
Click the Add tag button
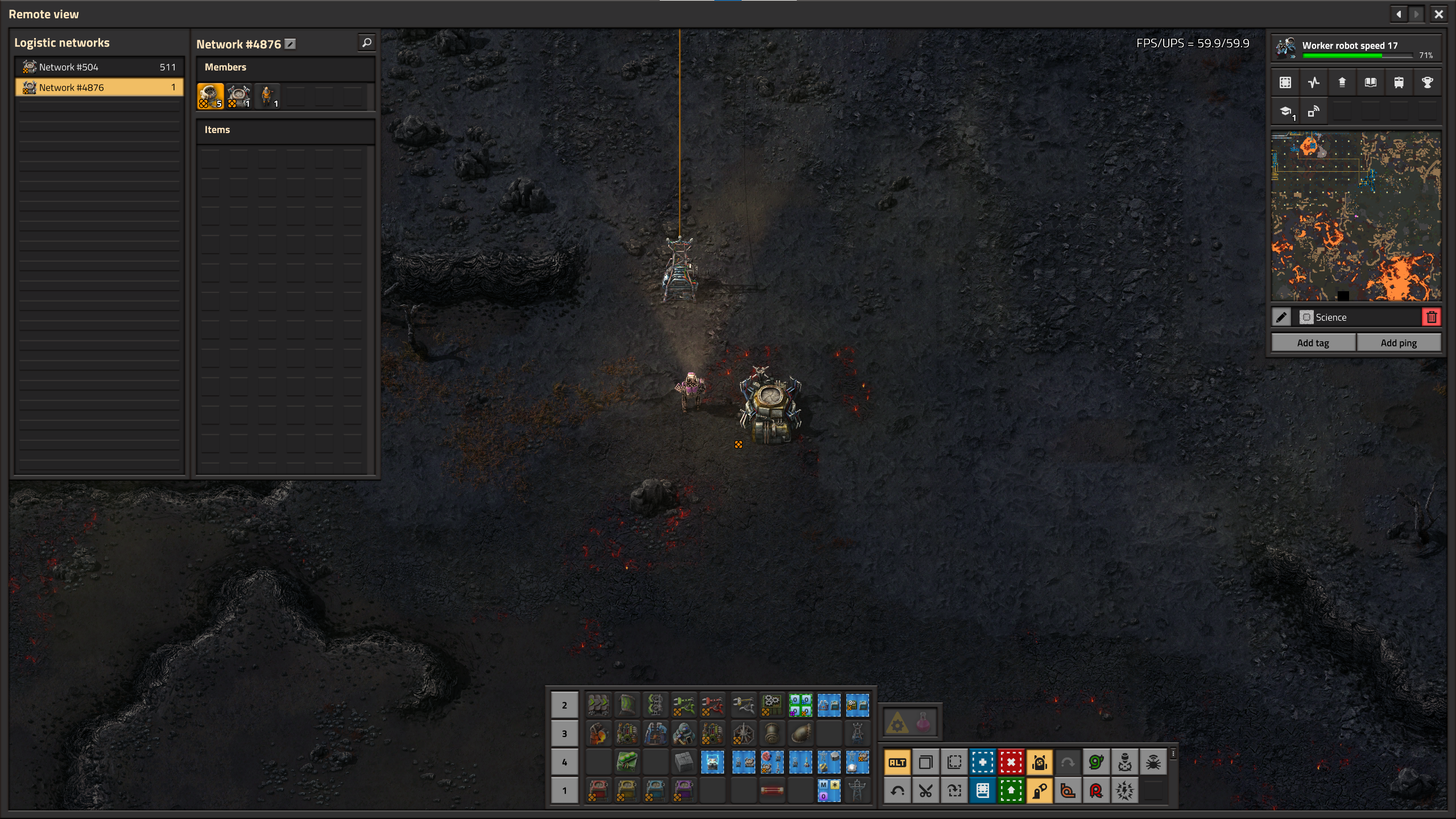(x=1313, y=342)
